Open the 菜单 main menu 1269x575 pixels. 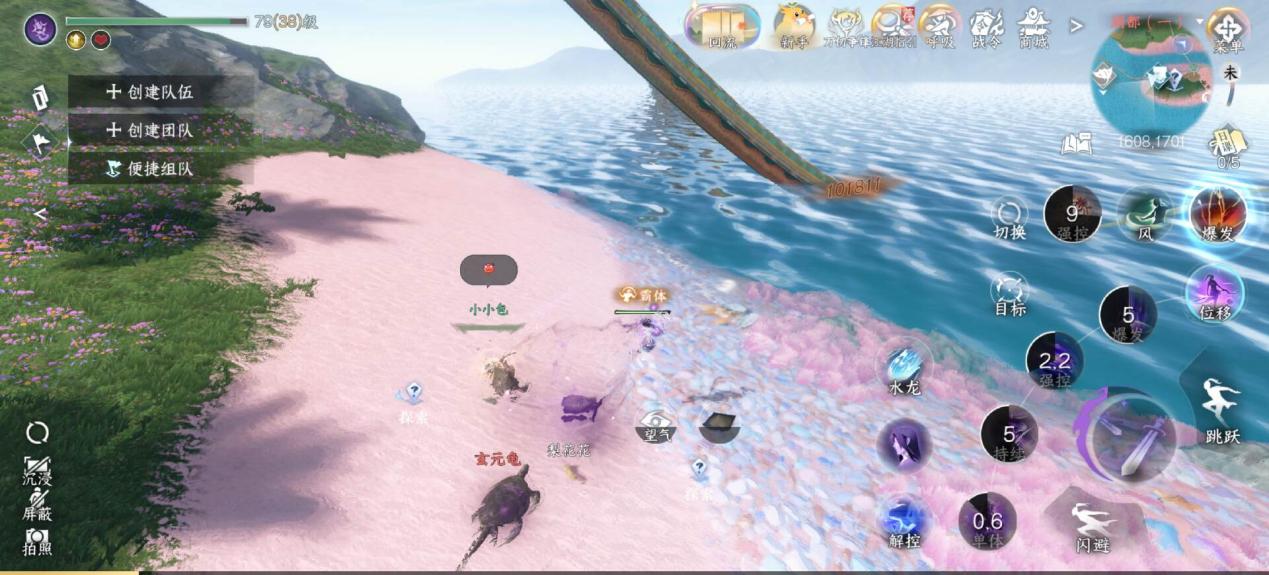point(1227,27)
